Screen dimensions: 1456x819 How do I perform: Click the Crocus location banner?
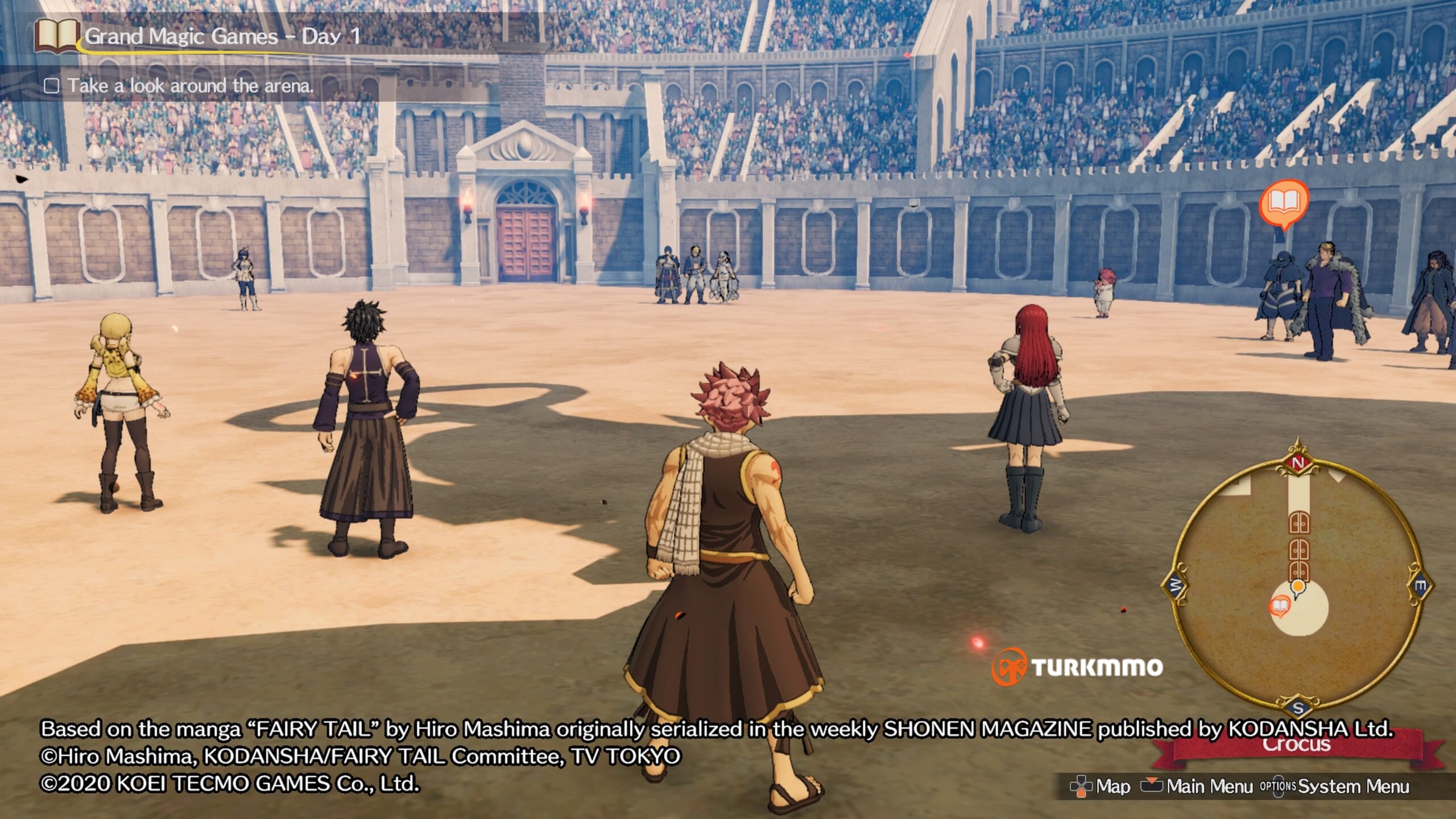tap(1297, 745)
